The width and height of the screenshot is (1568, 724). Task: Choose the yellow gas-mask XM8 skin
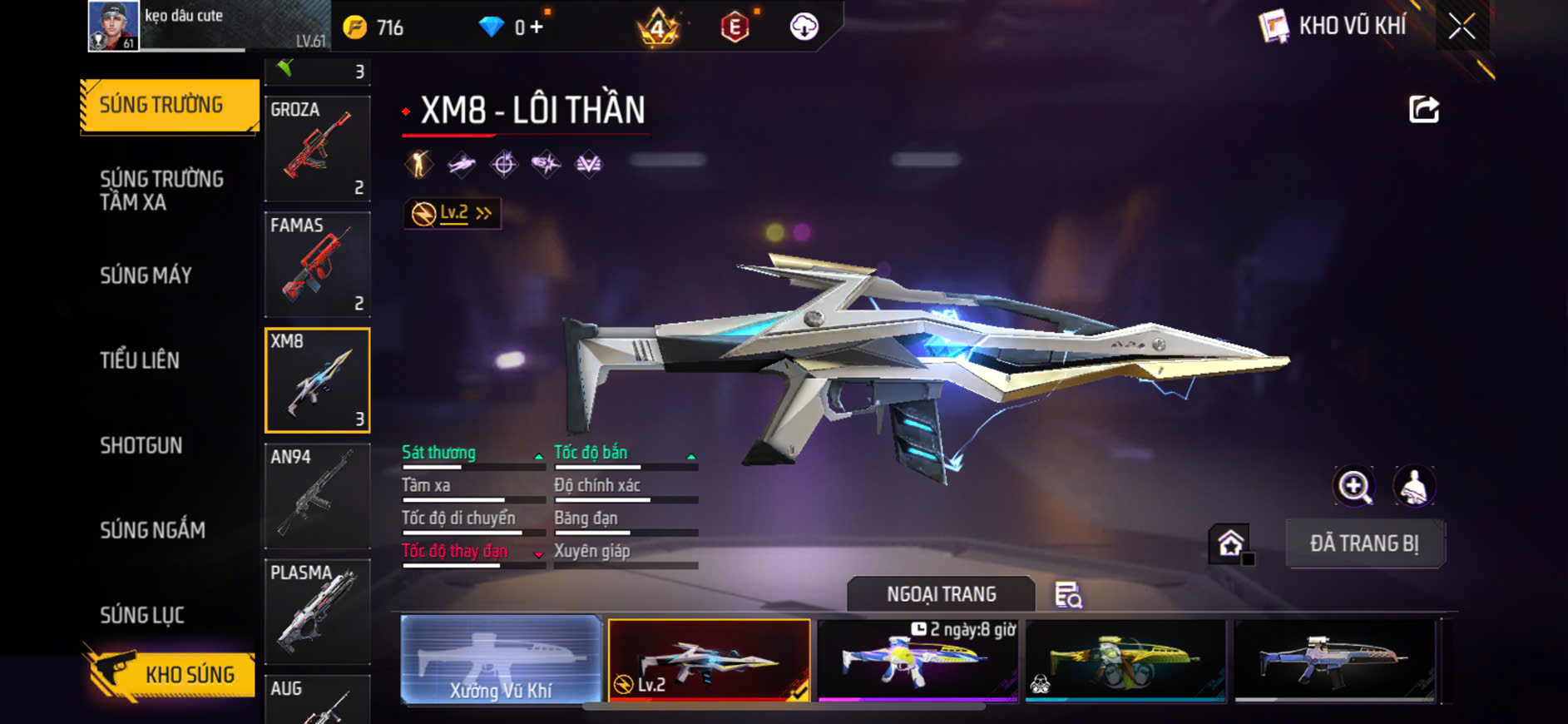tap(1125, 660)
